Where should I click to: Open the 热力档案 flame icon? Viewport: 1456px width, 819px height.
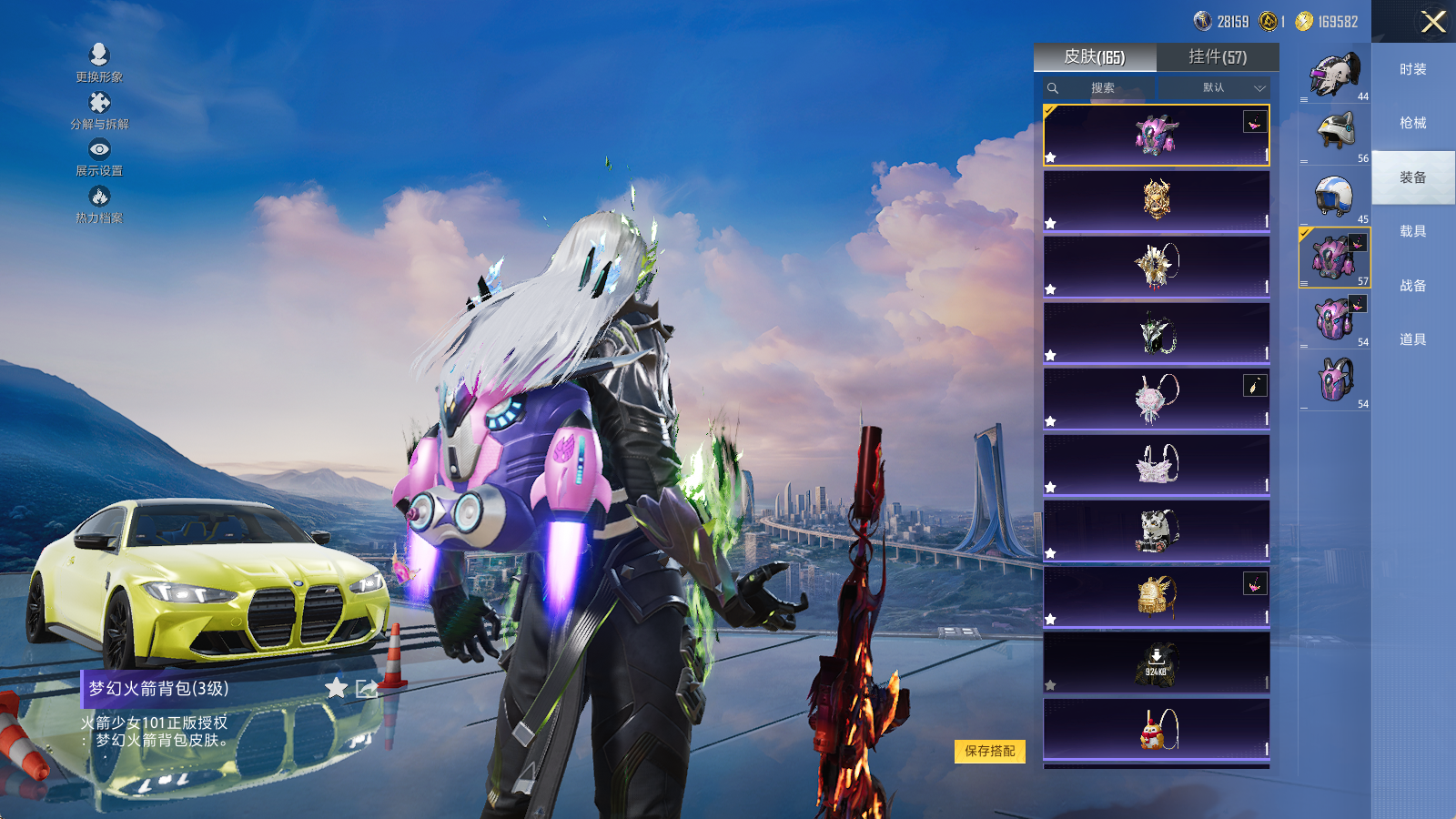(x=99, y=204)
